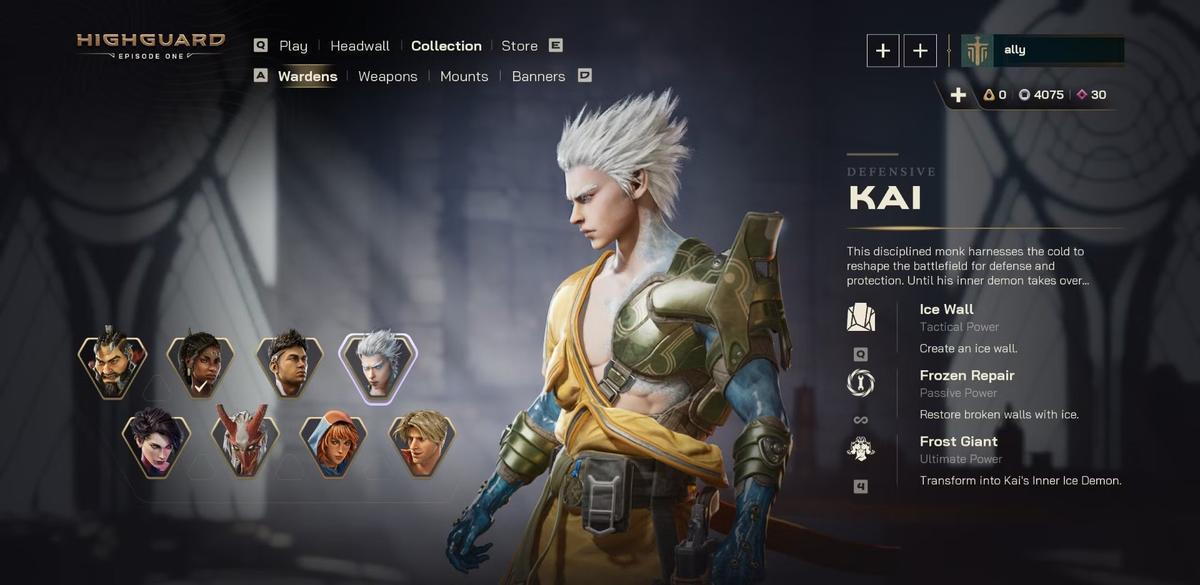
Task: Switch to the Weapons tab
Action: pyautogui.click(x=388, y=76)
